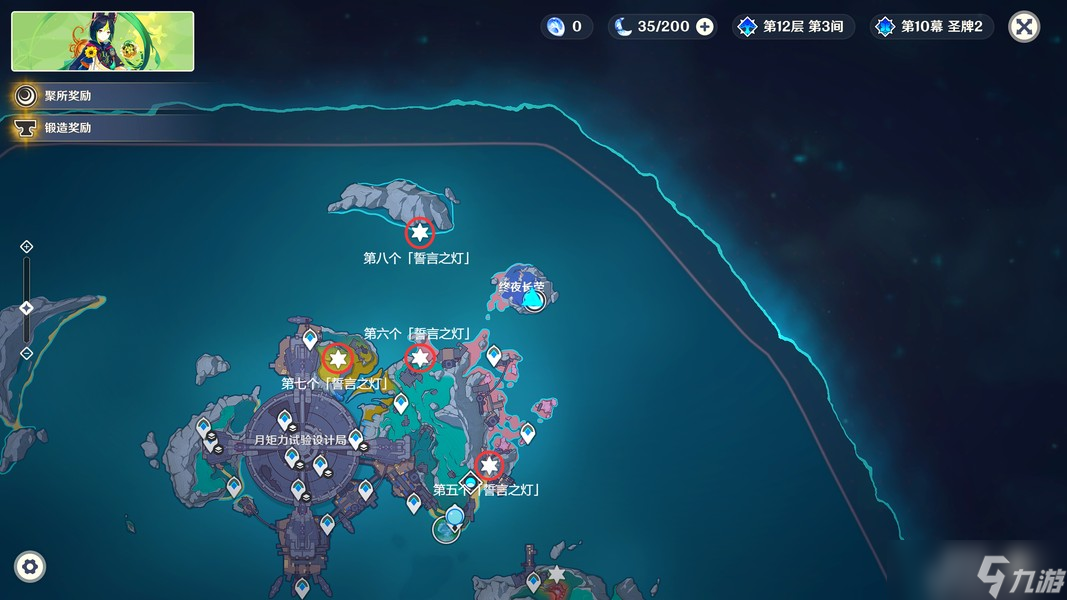This screenshot has width=1067, height=600.
Task: Open the blue crystal currency counter
Action: (x=566, y=27)
